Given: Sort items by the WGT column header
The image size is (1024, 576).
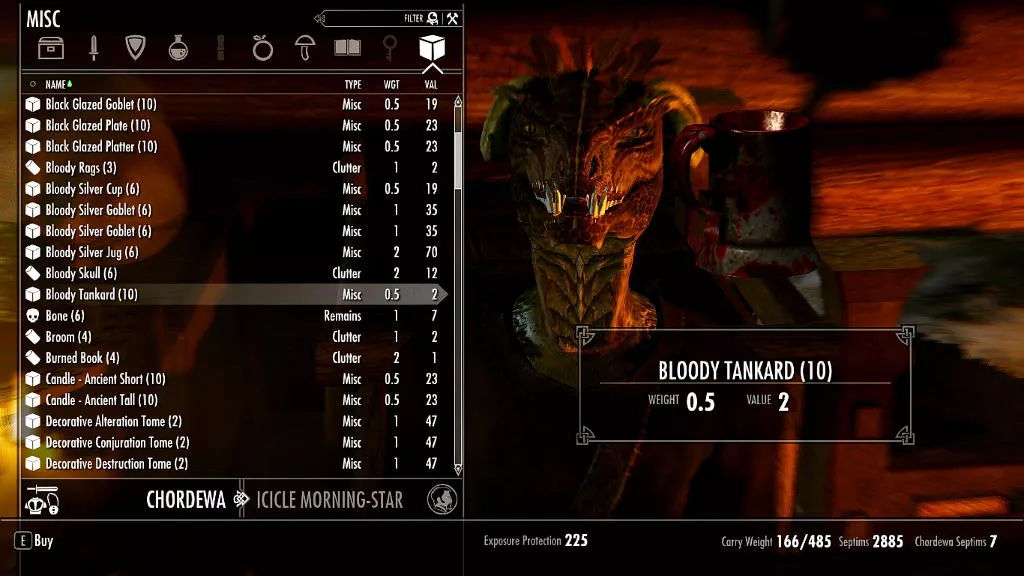Looking at the screenshot, I should 392,85.
